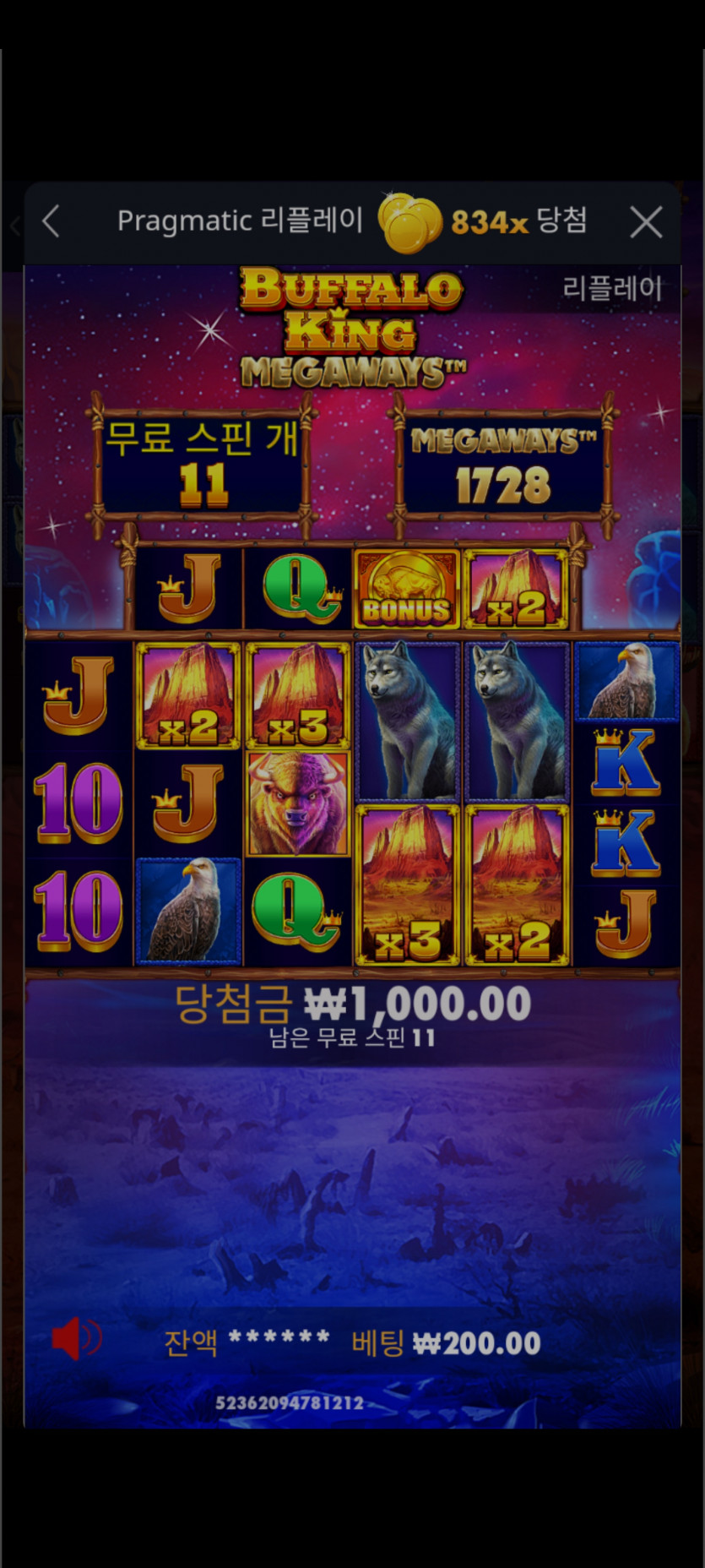The image size is (705, 1568).
Task: Go back with the left arrow
Action: tap(51, 222)
